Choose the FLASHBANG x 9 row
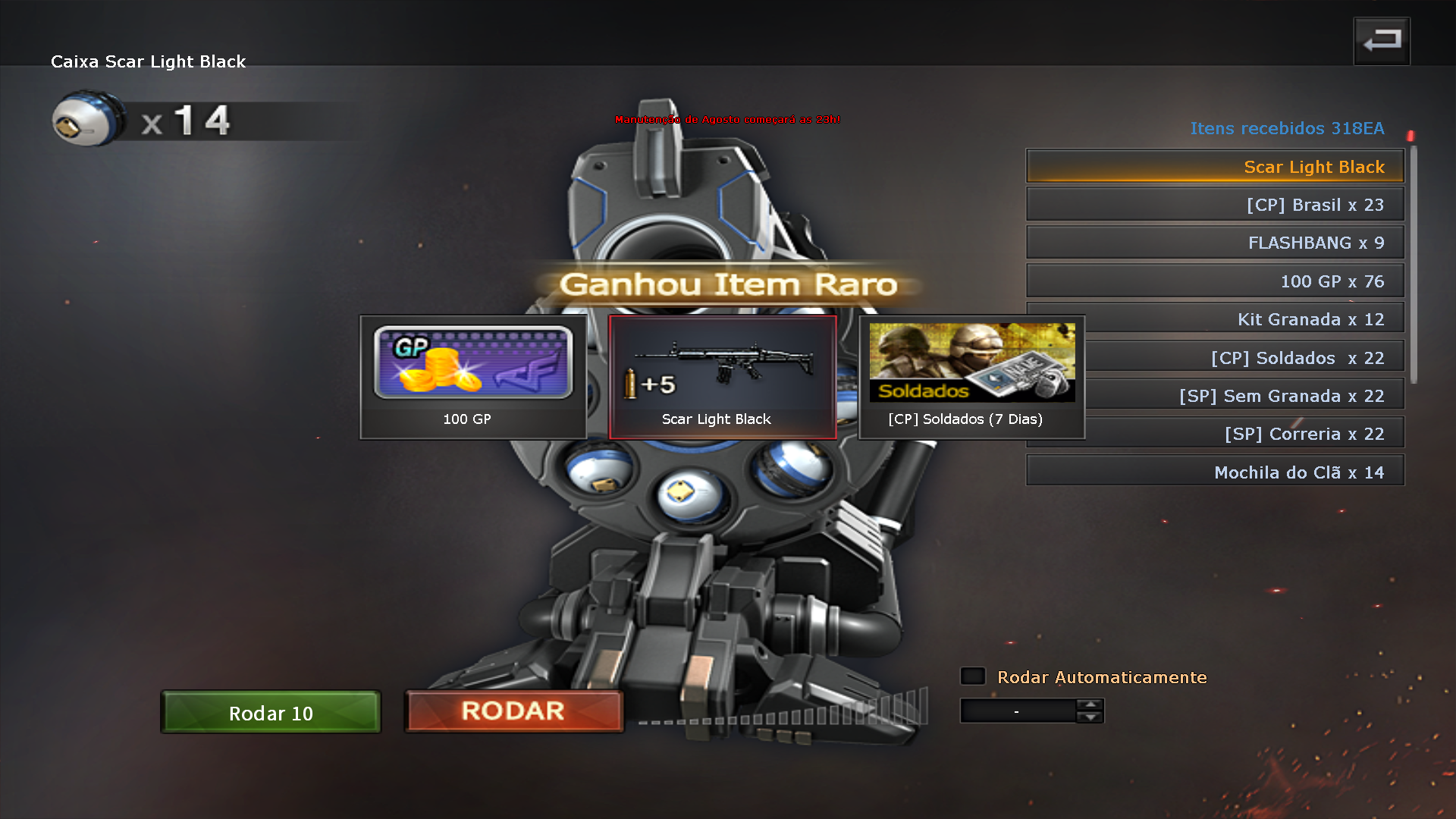Viewport: 1456px width, 819px height. tap(1214, 243)
